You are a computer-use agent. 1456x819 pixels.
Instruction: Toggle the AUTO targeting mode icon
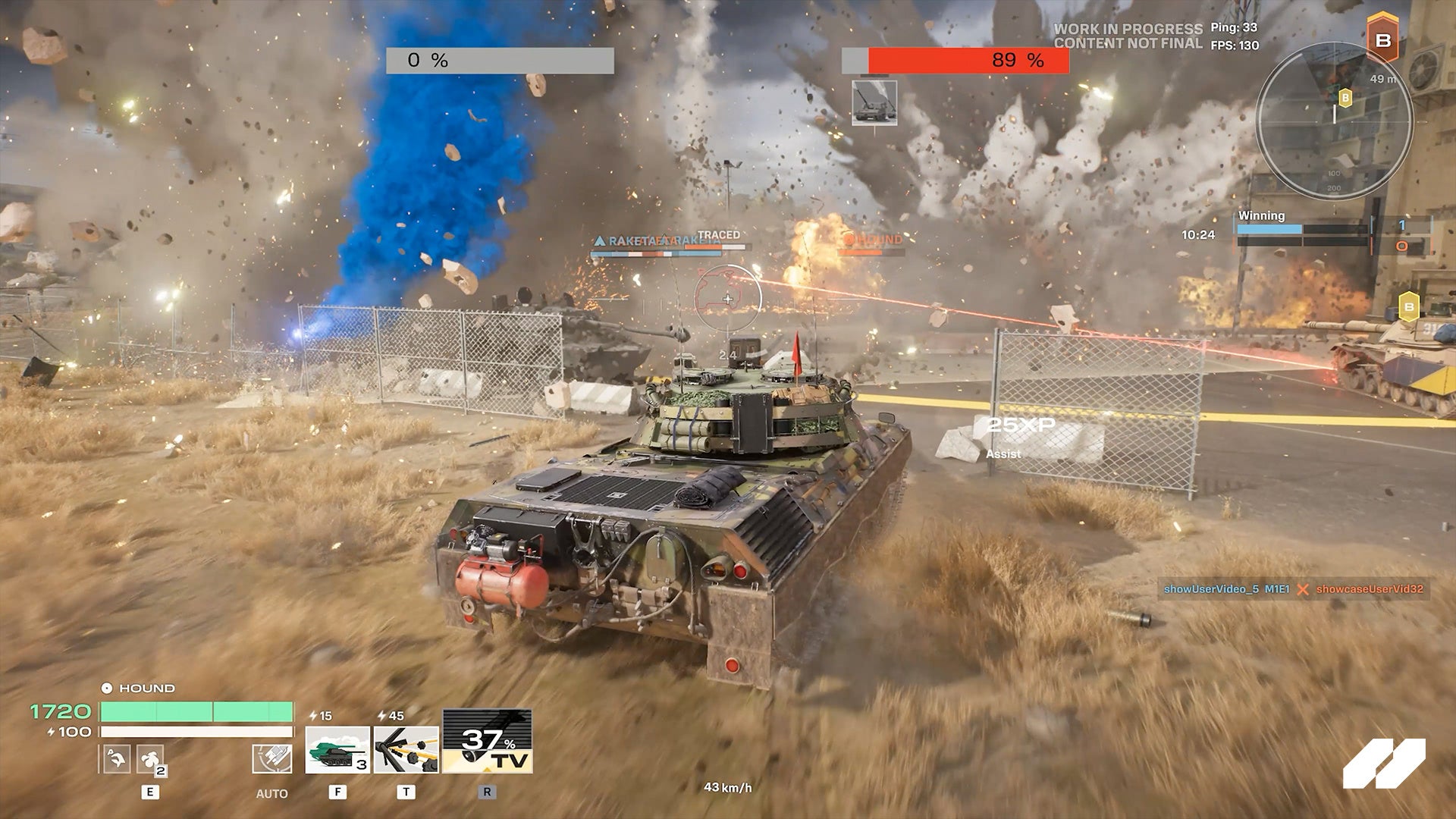point(271,758)
